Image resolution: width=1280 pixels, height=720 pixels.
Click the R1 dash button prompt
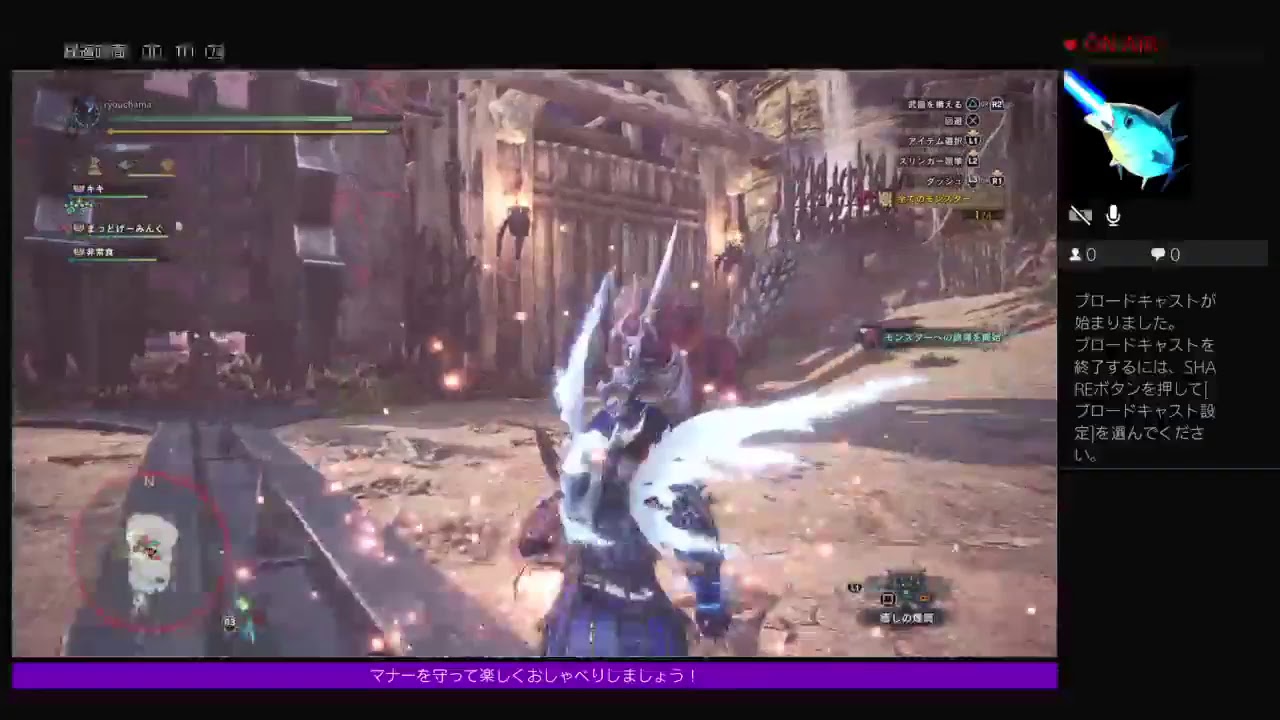pyautogui.click(x=995, y=181)
